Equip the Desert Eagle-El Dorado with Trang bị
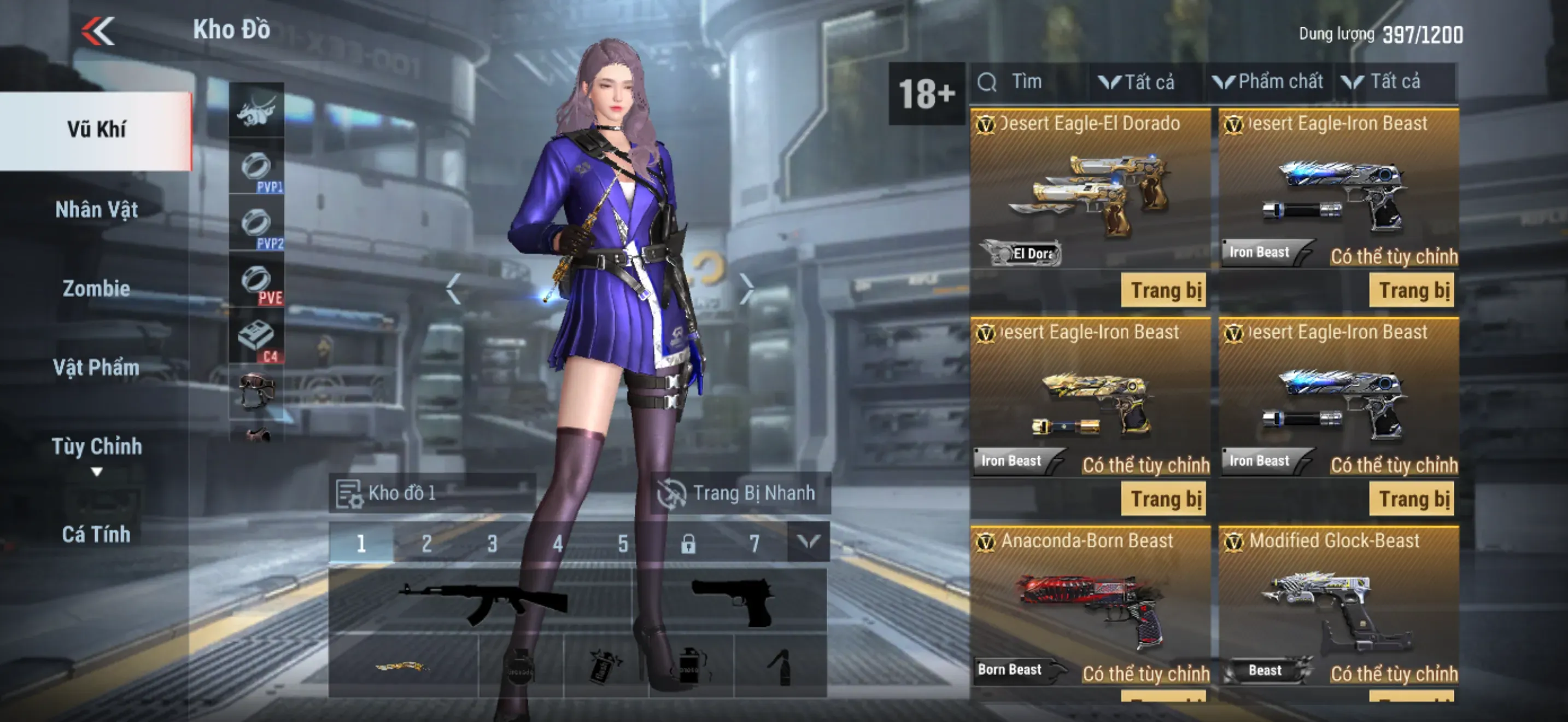The image size is (1568, 722). tap(1164, 290)
